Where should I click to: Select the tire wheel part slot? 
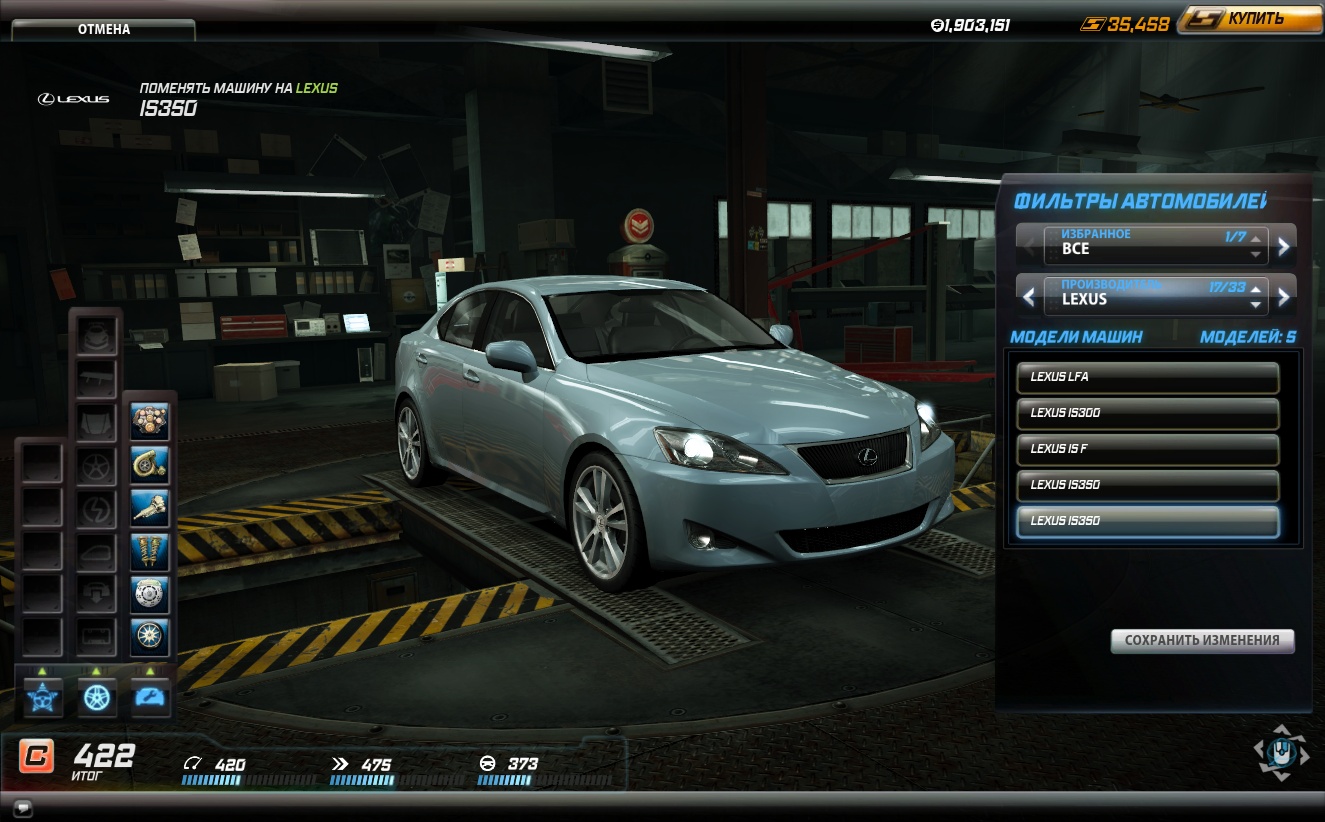150,637
